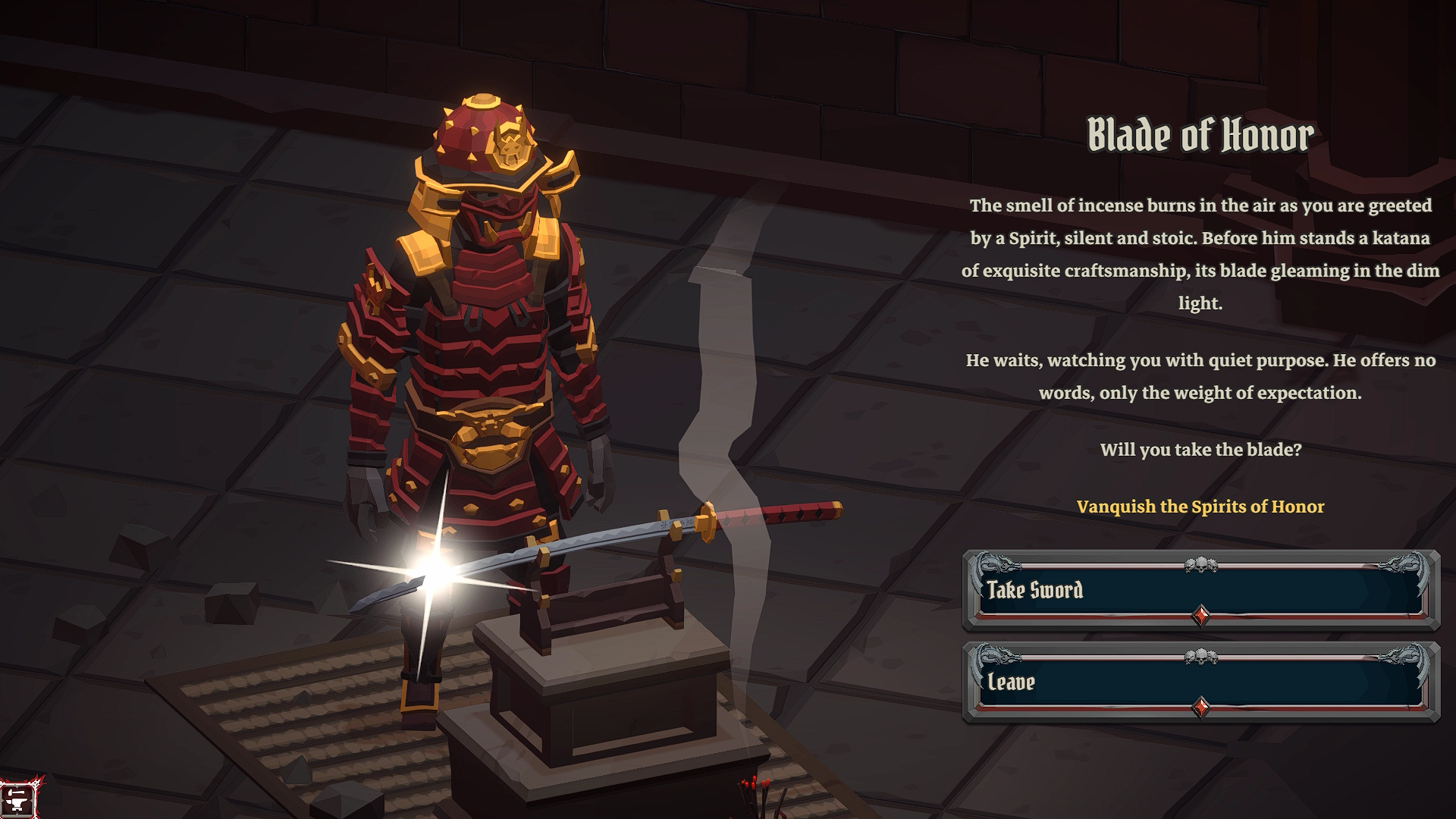Screen dimensions: 1456x819
Task: Select Leave to decline the blade
Action: pos(1200,682)
